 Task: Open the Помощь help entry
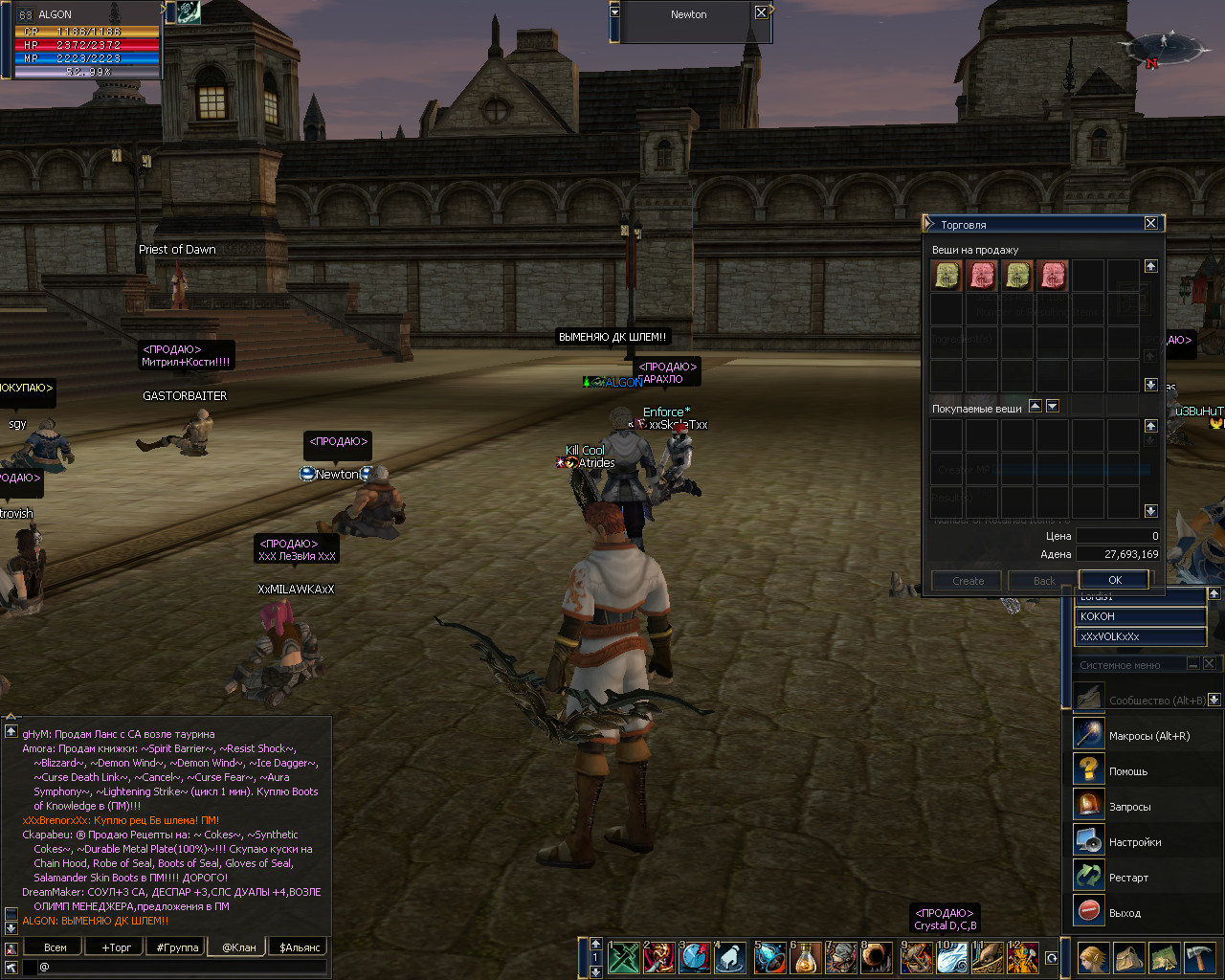[1127, 771]
